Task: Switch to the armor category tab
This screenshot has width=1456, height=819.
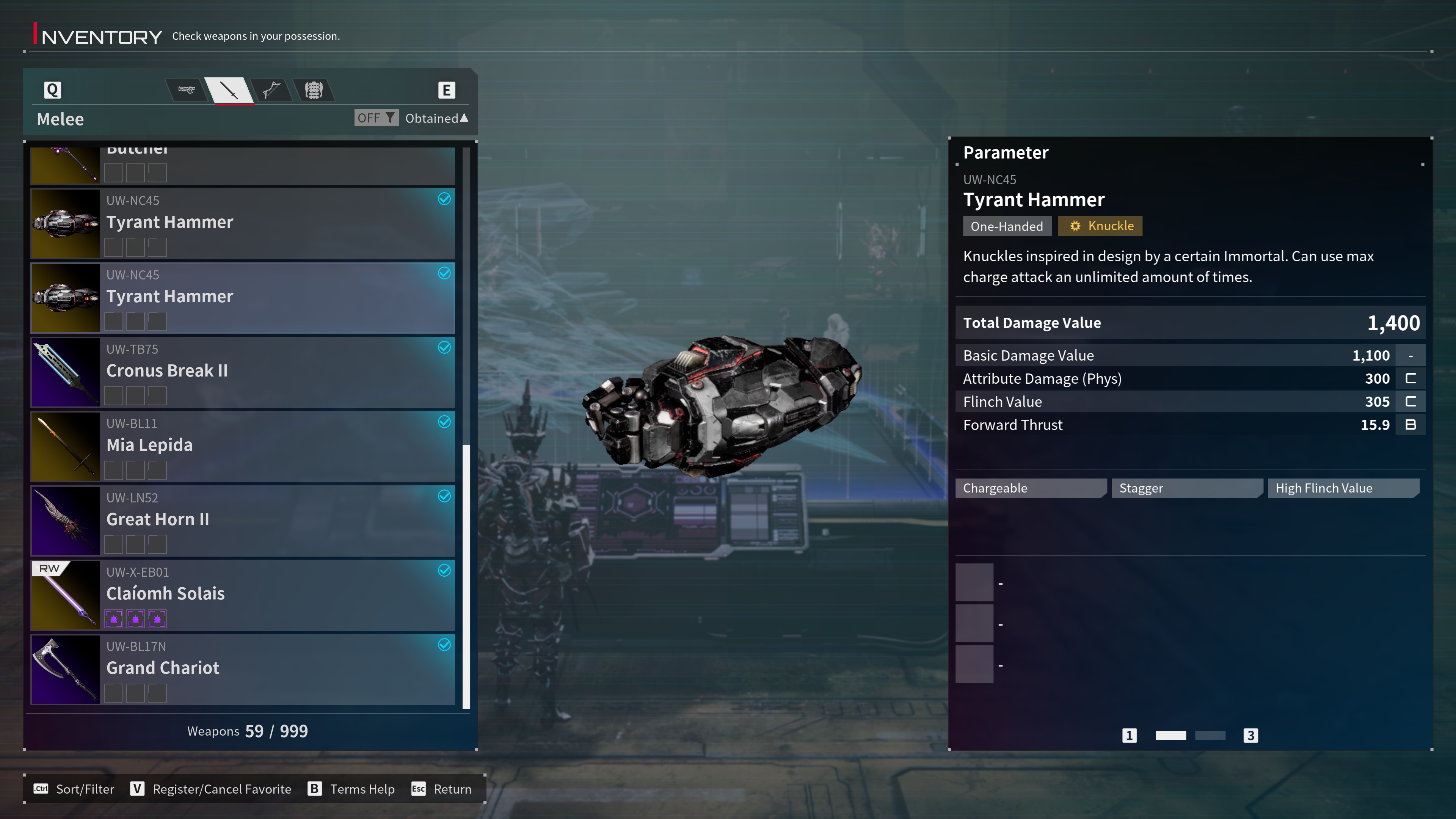Action: 314,90
